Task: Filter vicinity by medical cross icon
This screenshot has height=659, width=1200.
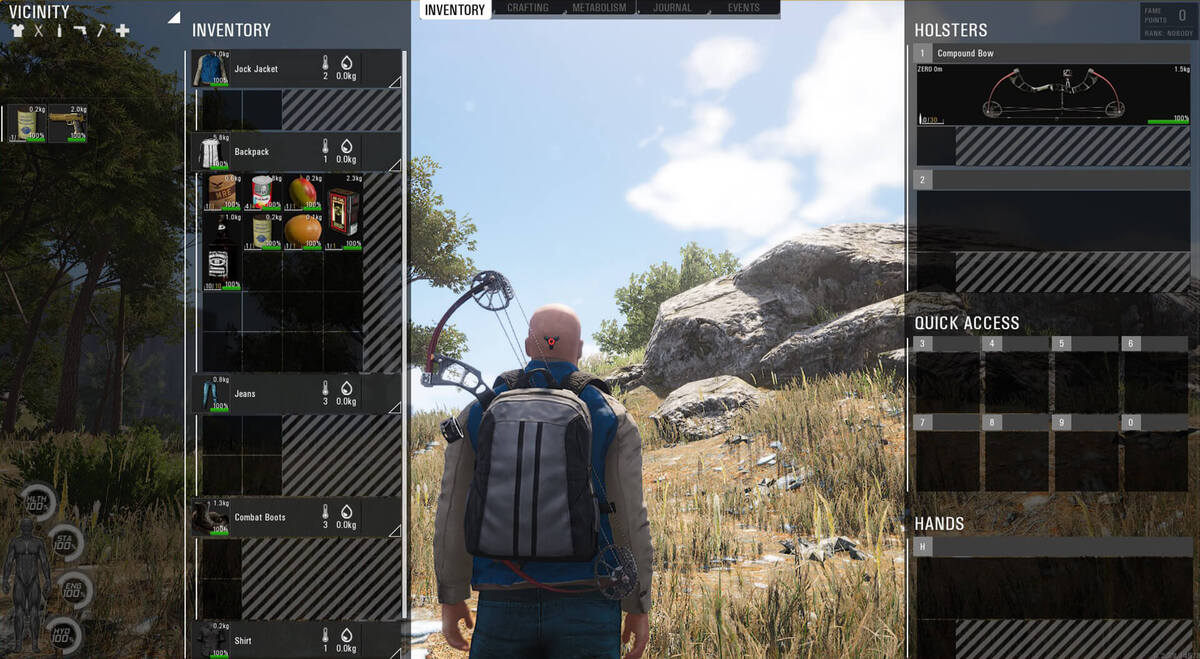Action: click(122, 31)
